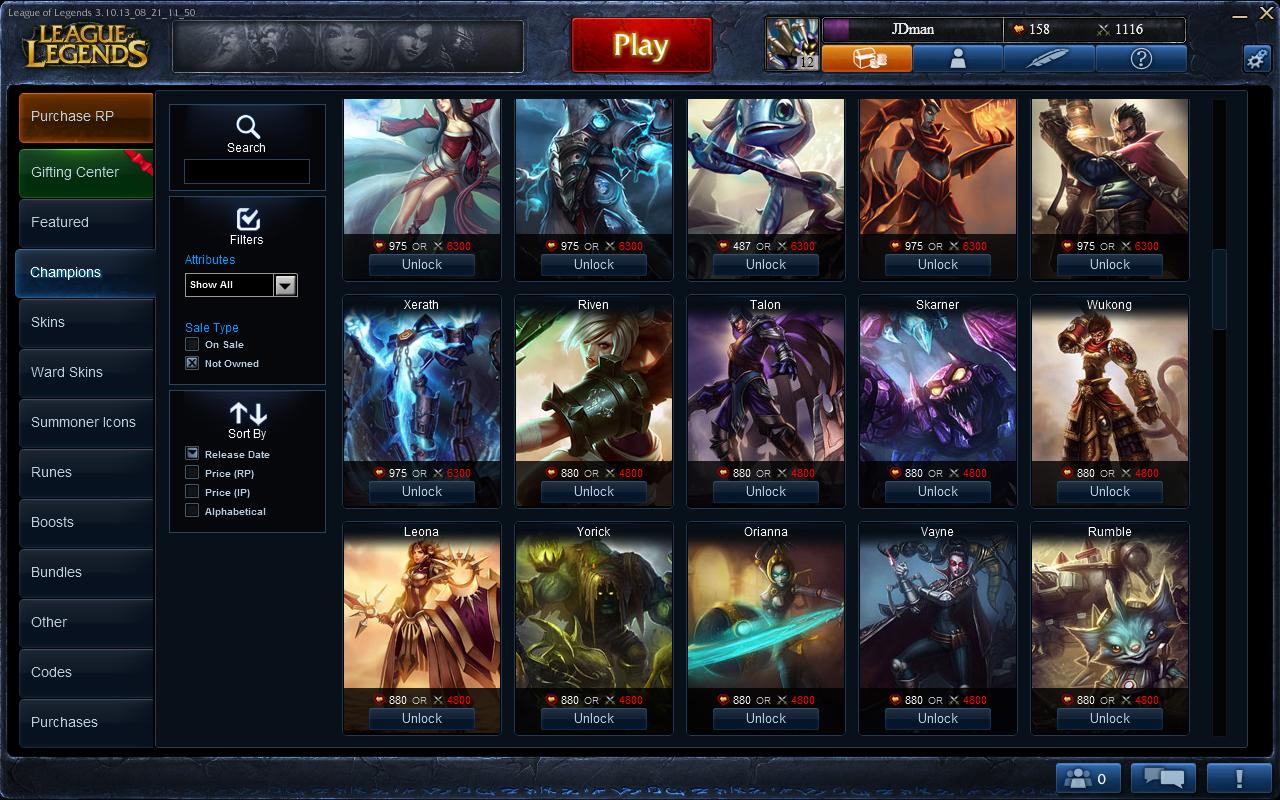Viewport: 1280px width, 800px height.
Task: Enable the On Sale filter checkbox
Action: 191,344
